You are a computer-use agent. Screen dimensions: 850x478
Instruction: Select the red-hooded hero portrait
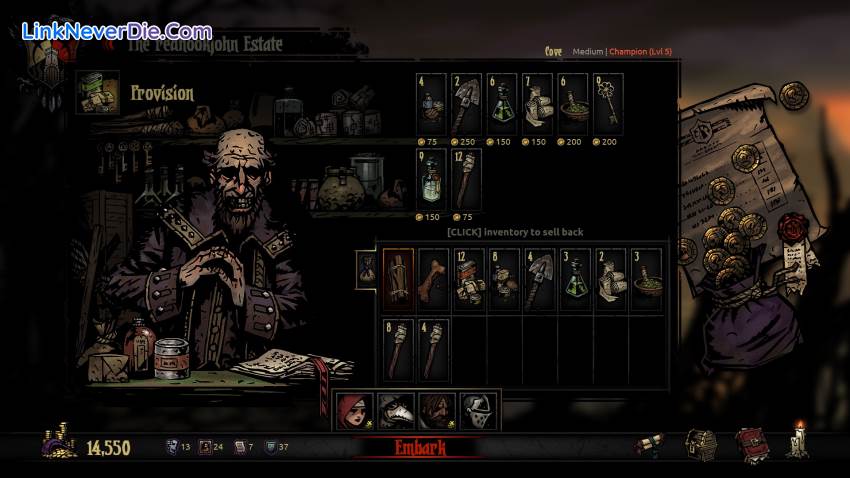(x=353, y=410)
